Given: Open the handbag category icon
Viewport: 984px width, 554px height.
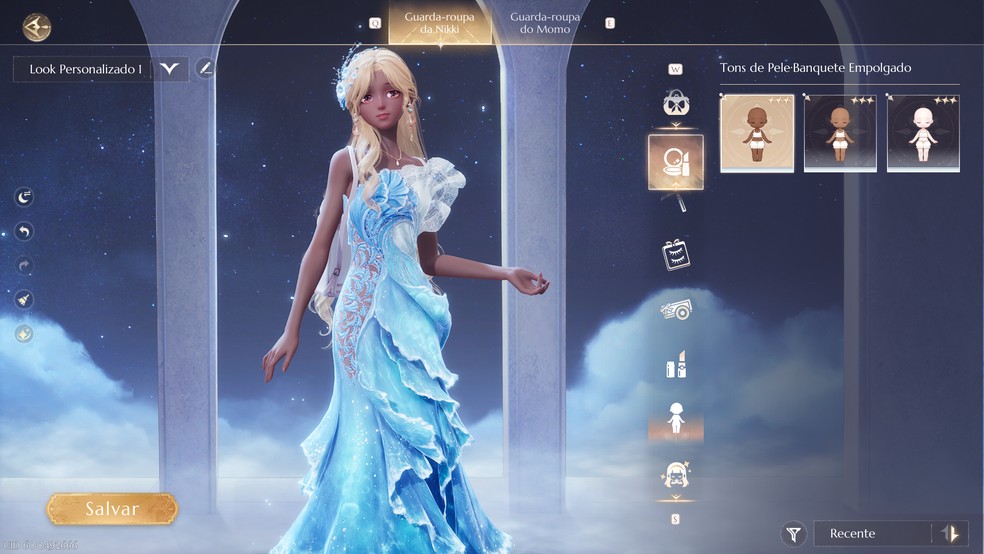Looking at the screenshot, I should pos(675,103).
